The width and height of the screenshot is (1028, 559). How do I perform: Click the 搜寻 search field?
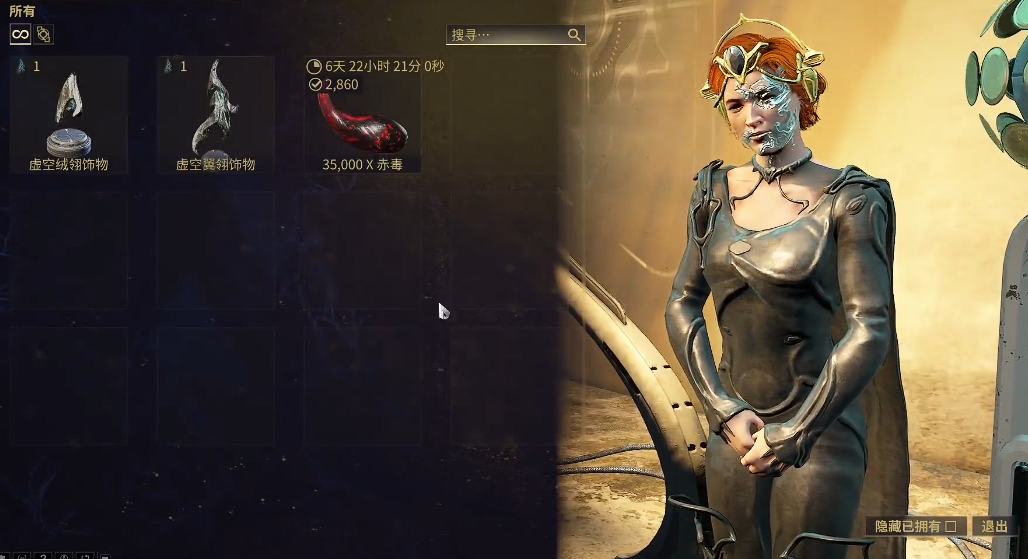point(508,35)
